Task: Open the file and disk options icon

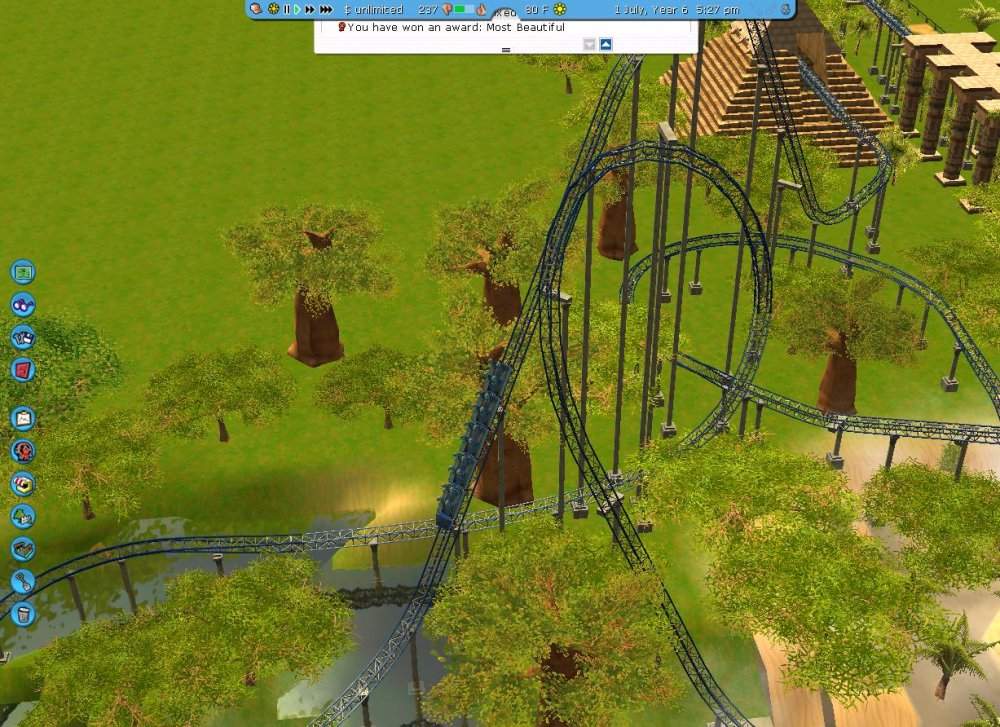Action: tap(23, 337)
